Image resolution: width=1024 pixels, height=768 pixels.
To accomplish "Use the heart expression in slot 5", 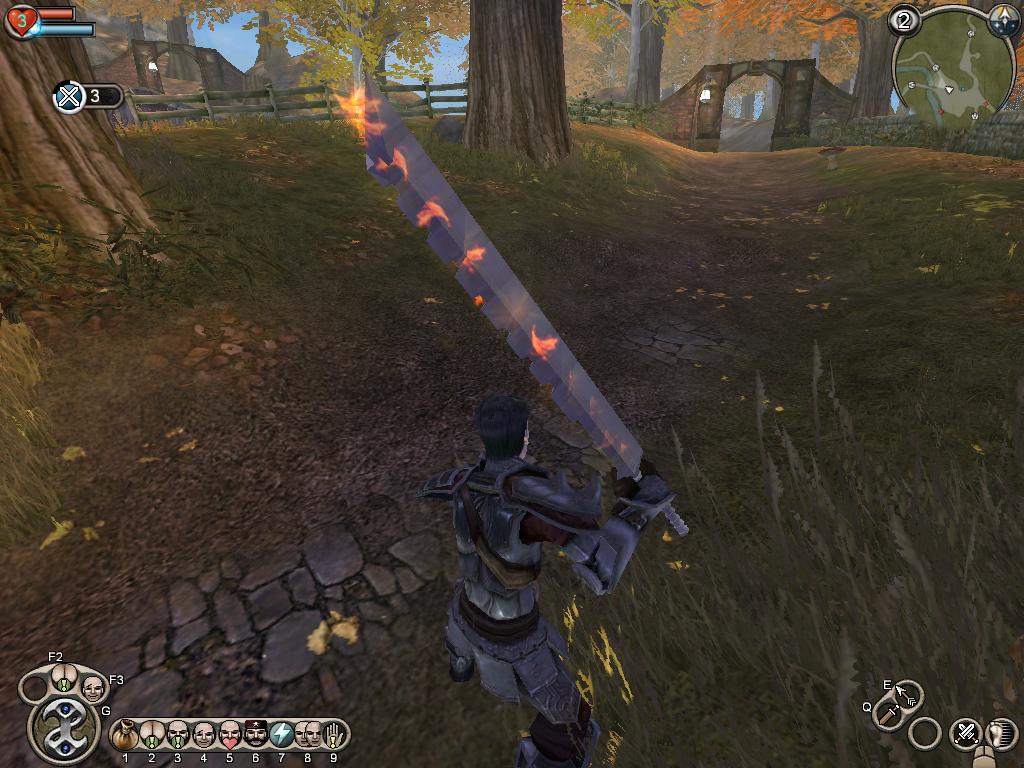I will [230, 735].
